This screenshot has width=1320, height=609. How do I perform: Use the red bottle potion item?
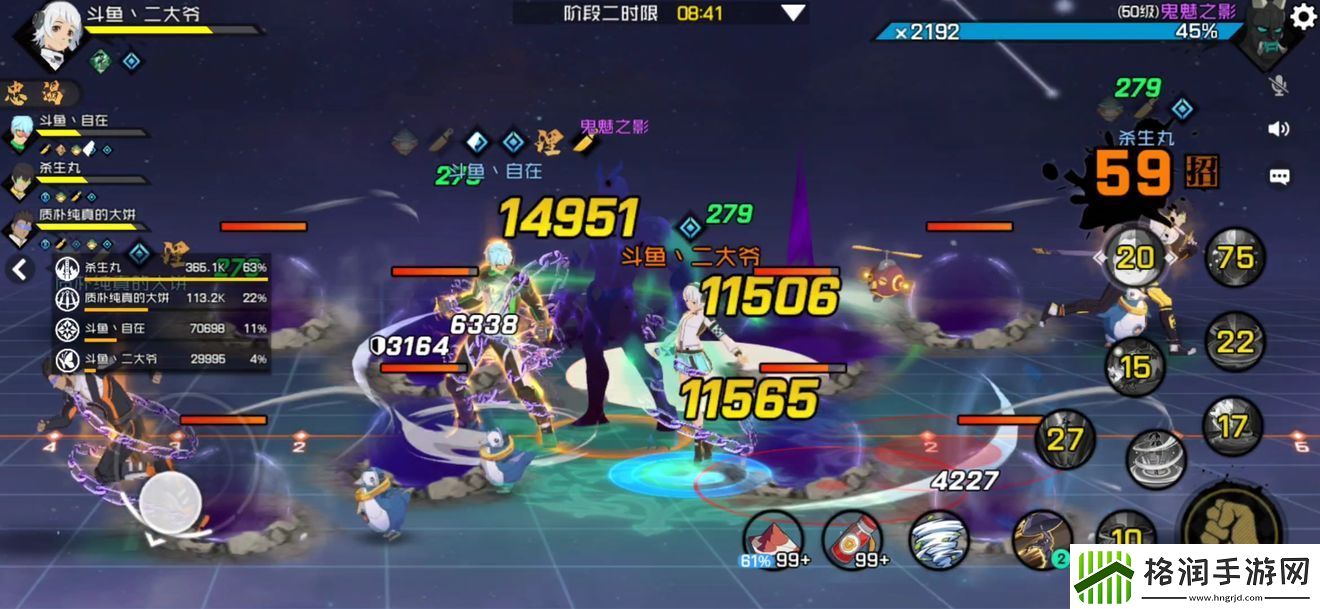pos(852,540)
